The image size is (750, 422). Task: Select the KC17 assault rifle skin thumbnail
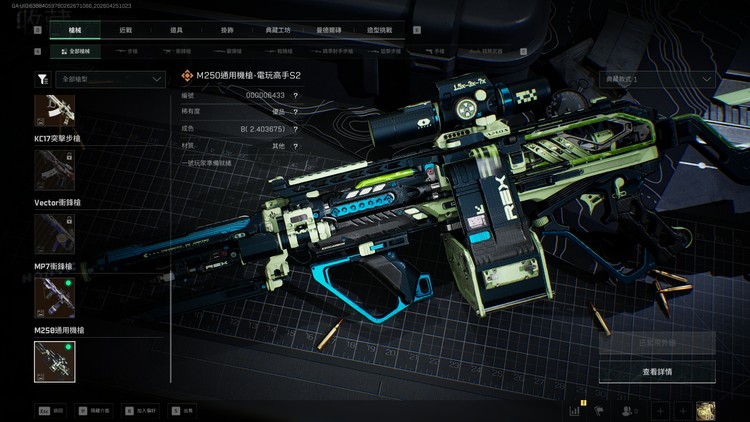click(54, 170)
